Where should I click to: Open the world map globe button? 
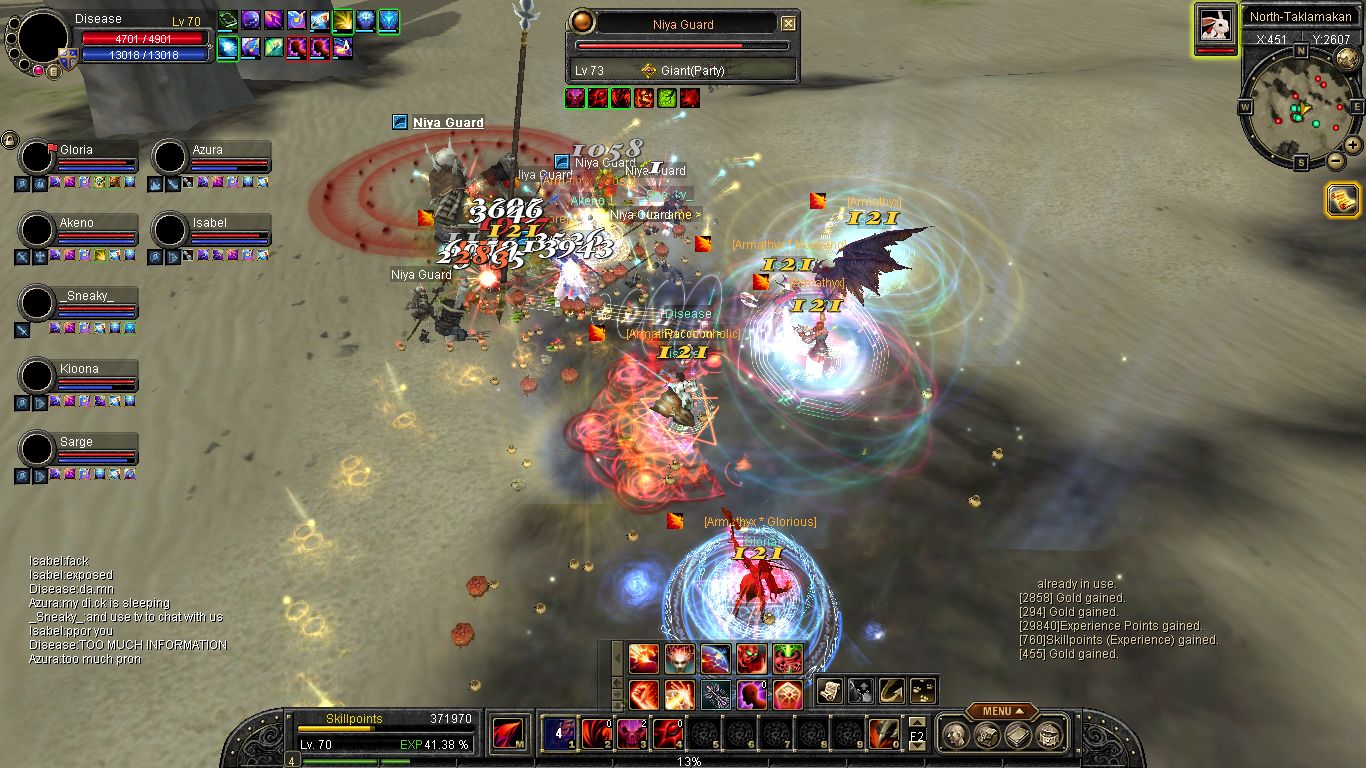pyautogui.click(x=1346, y=59)
